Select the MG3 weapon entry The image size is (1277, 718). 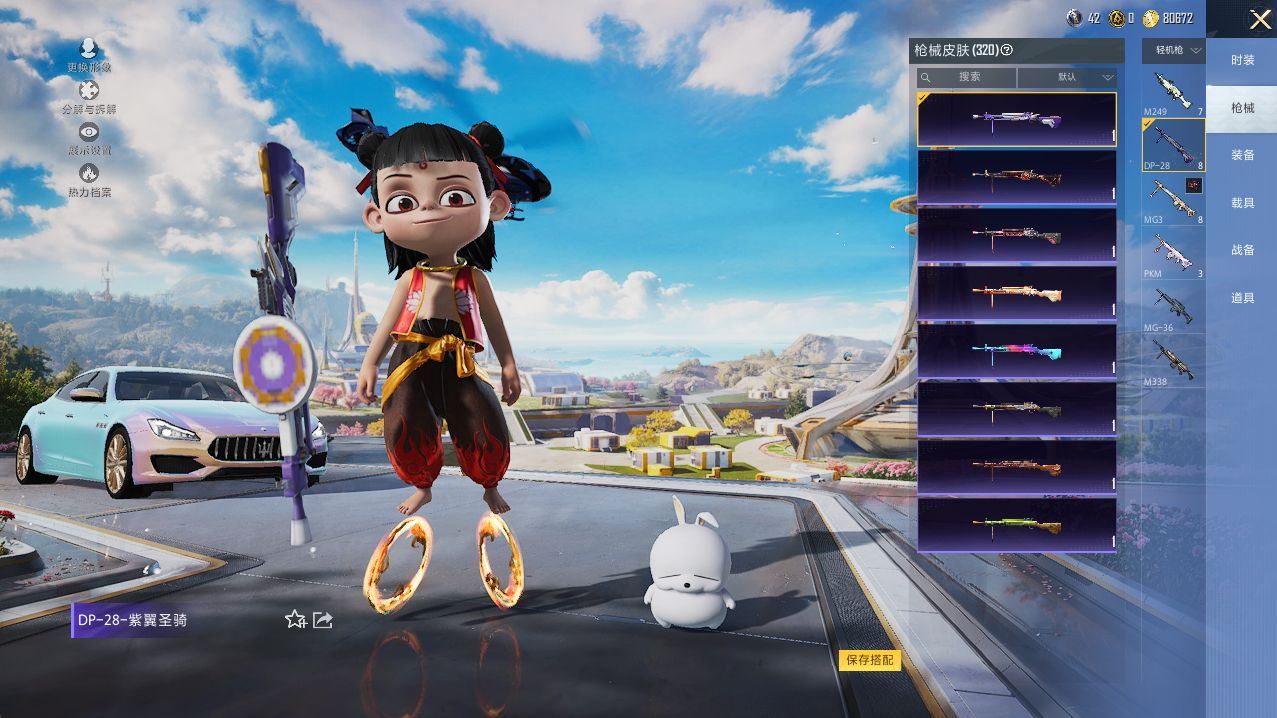click(x=1173, y=199)
